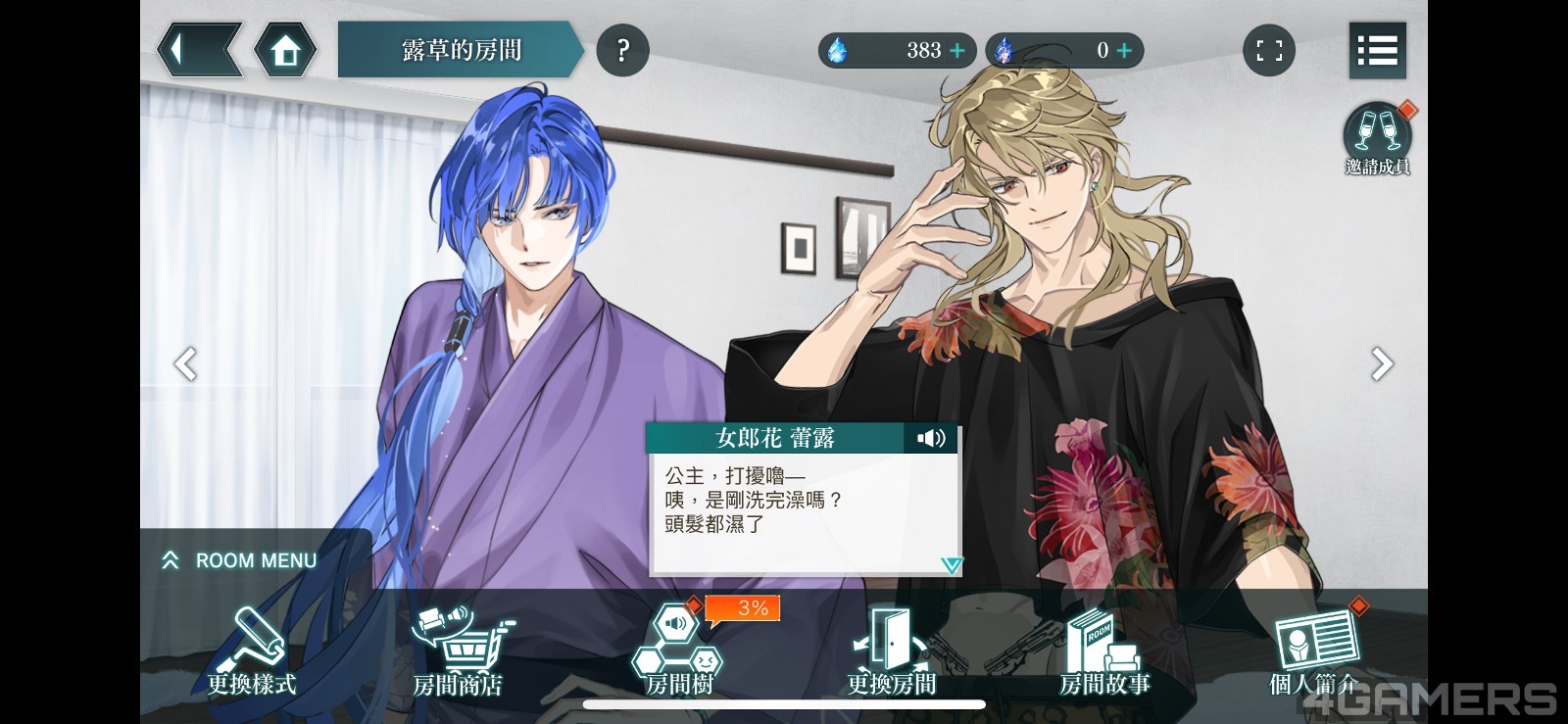Image resolution: width=1568 pixels, height=724 pixels.
Task: Show the previous room with left arrow
Action: 185,363
